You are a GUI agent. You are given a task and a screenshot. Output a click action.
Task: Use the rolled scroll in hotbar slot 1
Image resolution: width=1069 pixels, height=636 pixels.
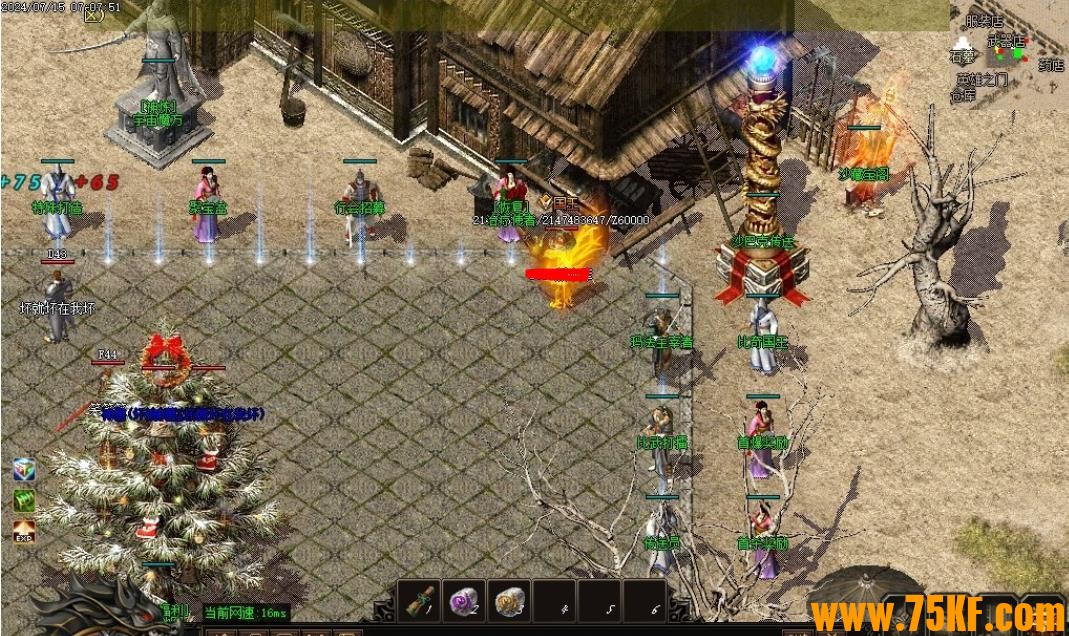(x=419, y=601)
